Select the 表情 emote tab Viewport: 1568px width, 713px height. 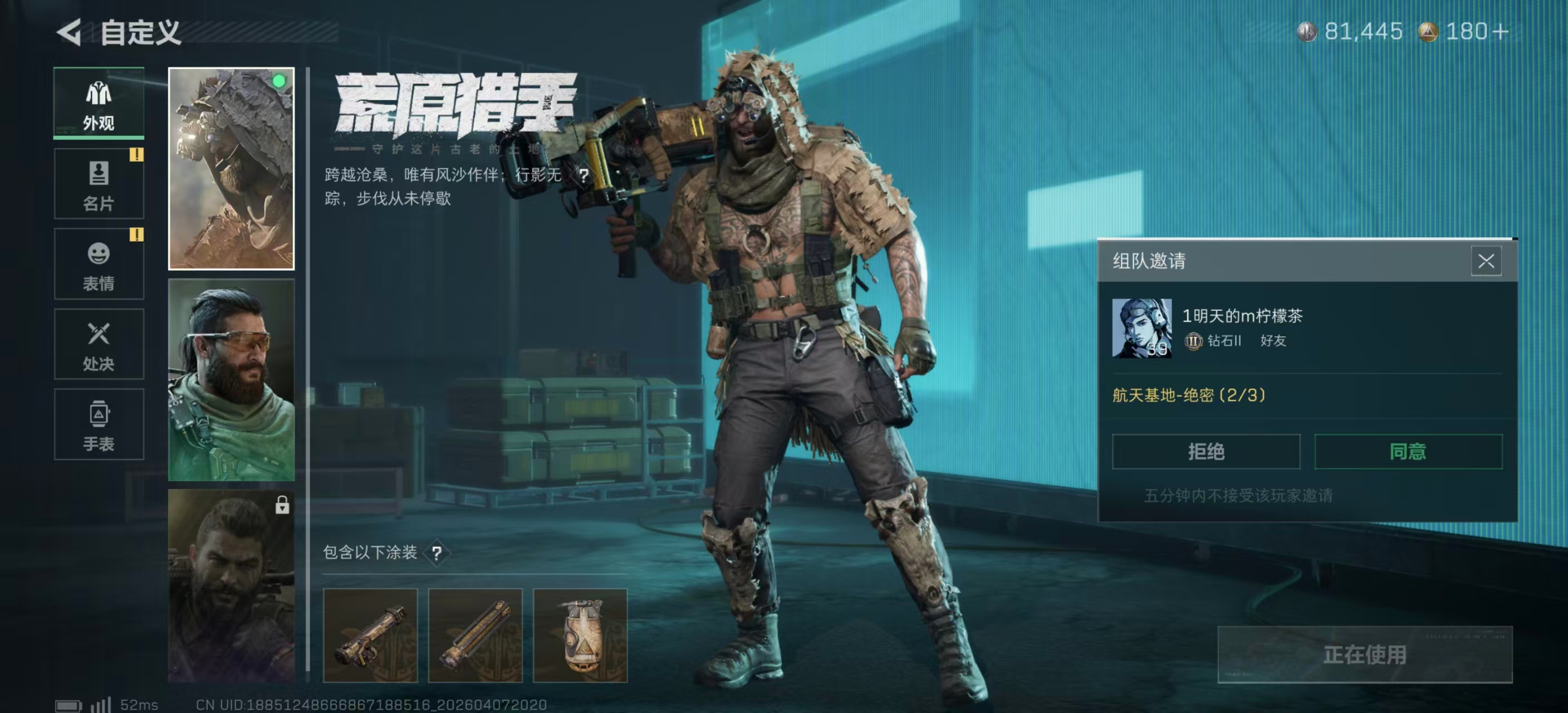click(99, 264)
